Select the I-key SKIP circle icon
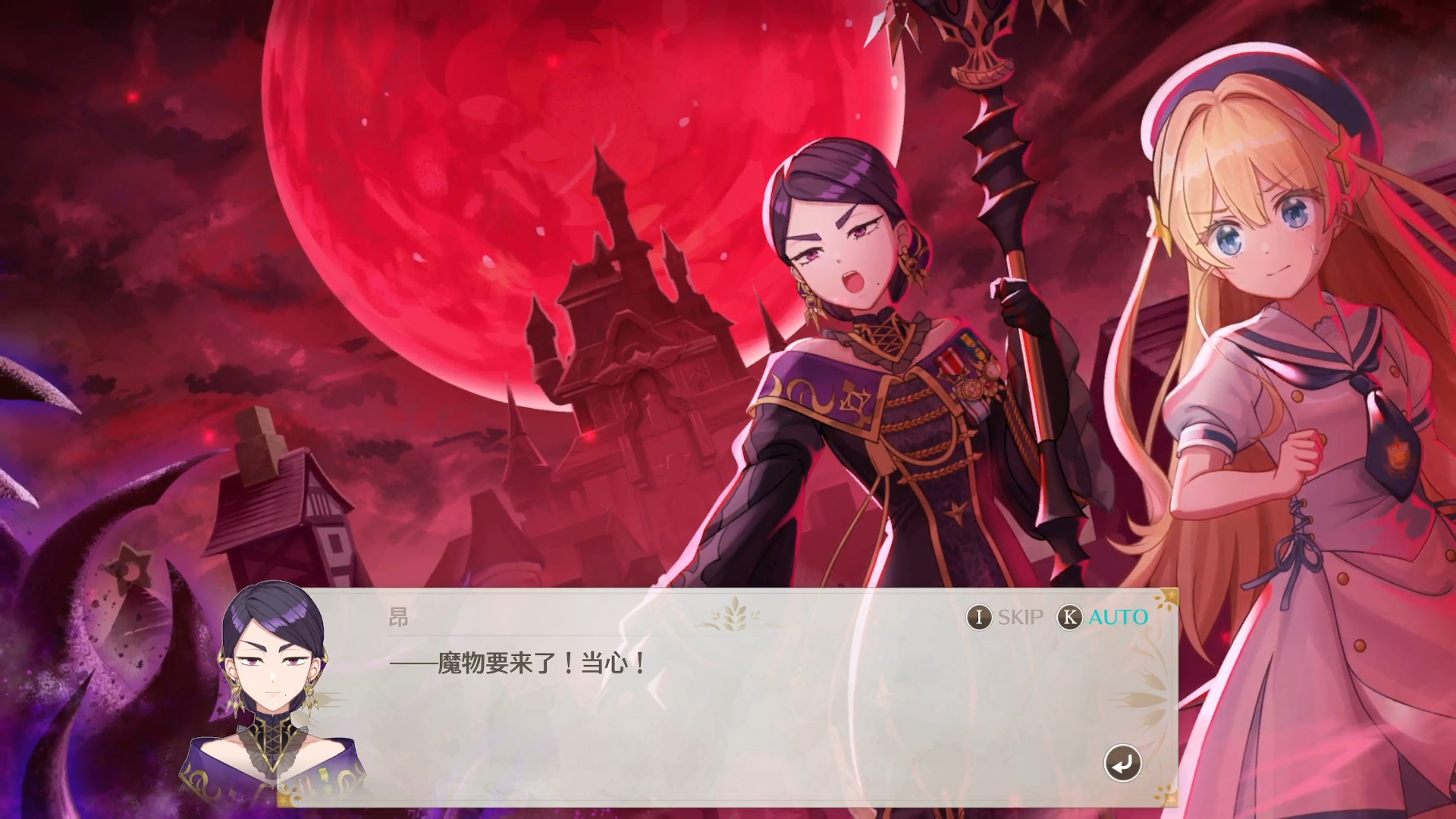This screenshot has height=819, width=1456. coord(980,617)
